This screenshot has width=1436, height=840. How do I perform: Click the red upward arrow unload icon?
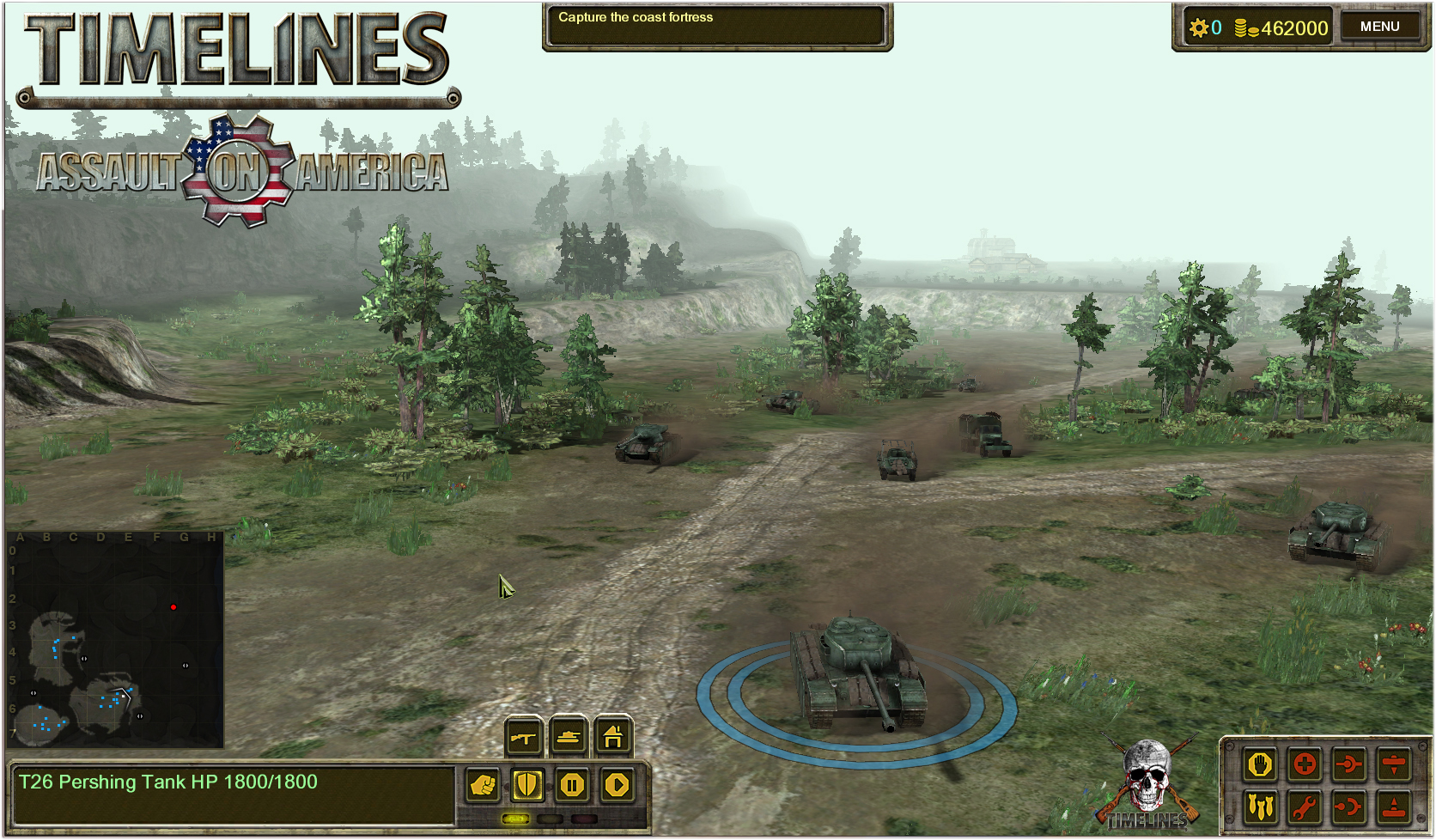click(1394, 807)
